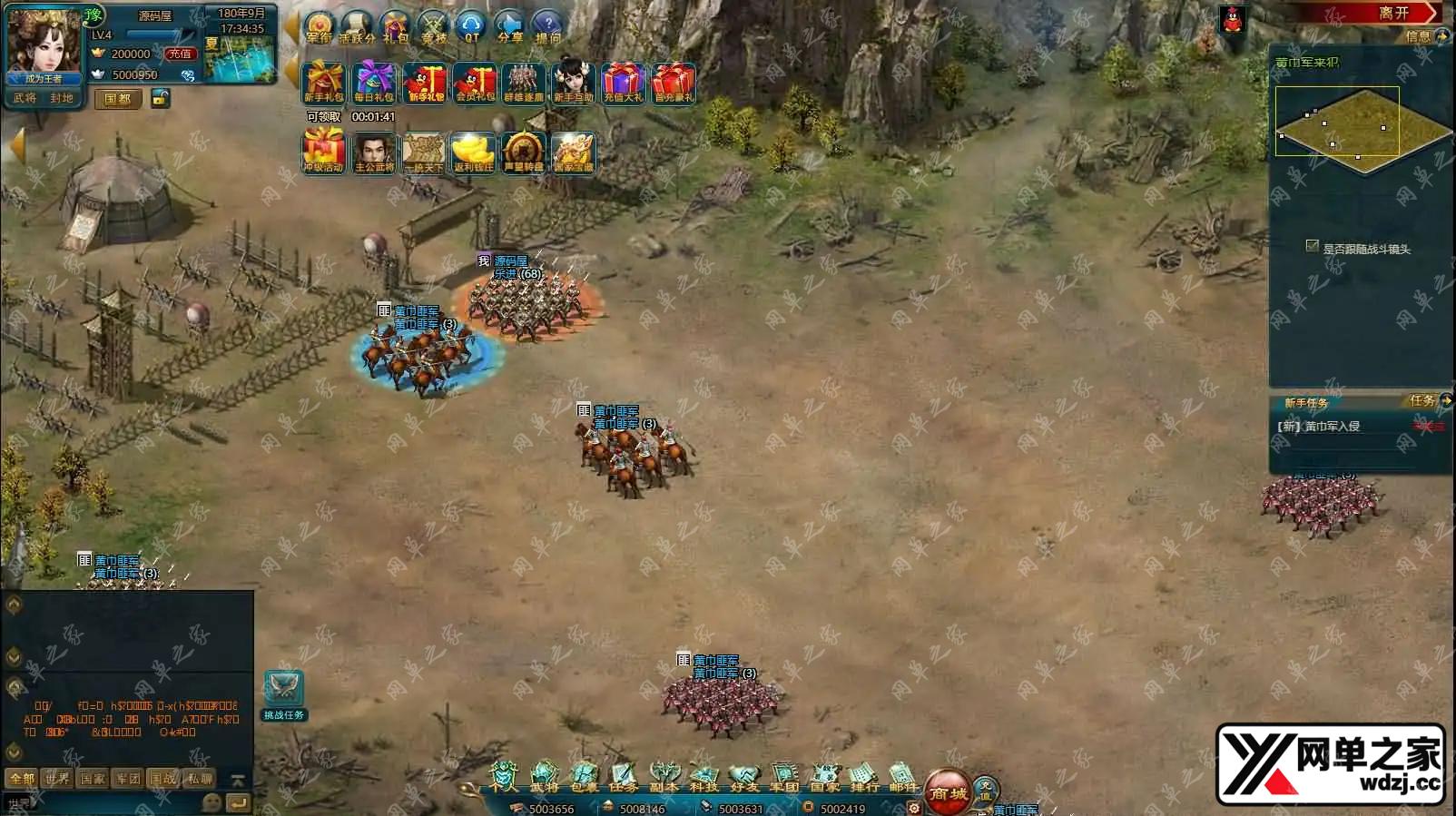Open the 科技 technology menu

pos(704,777)
